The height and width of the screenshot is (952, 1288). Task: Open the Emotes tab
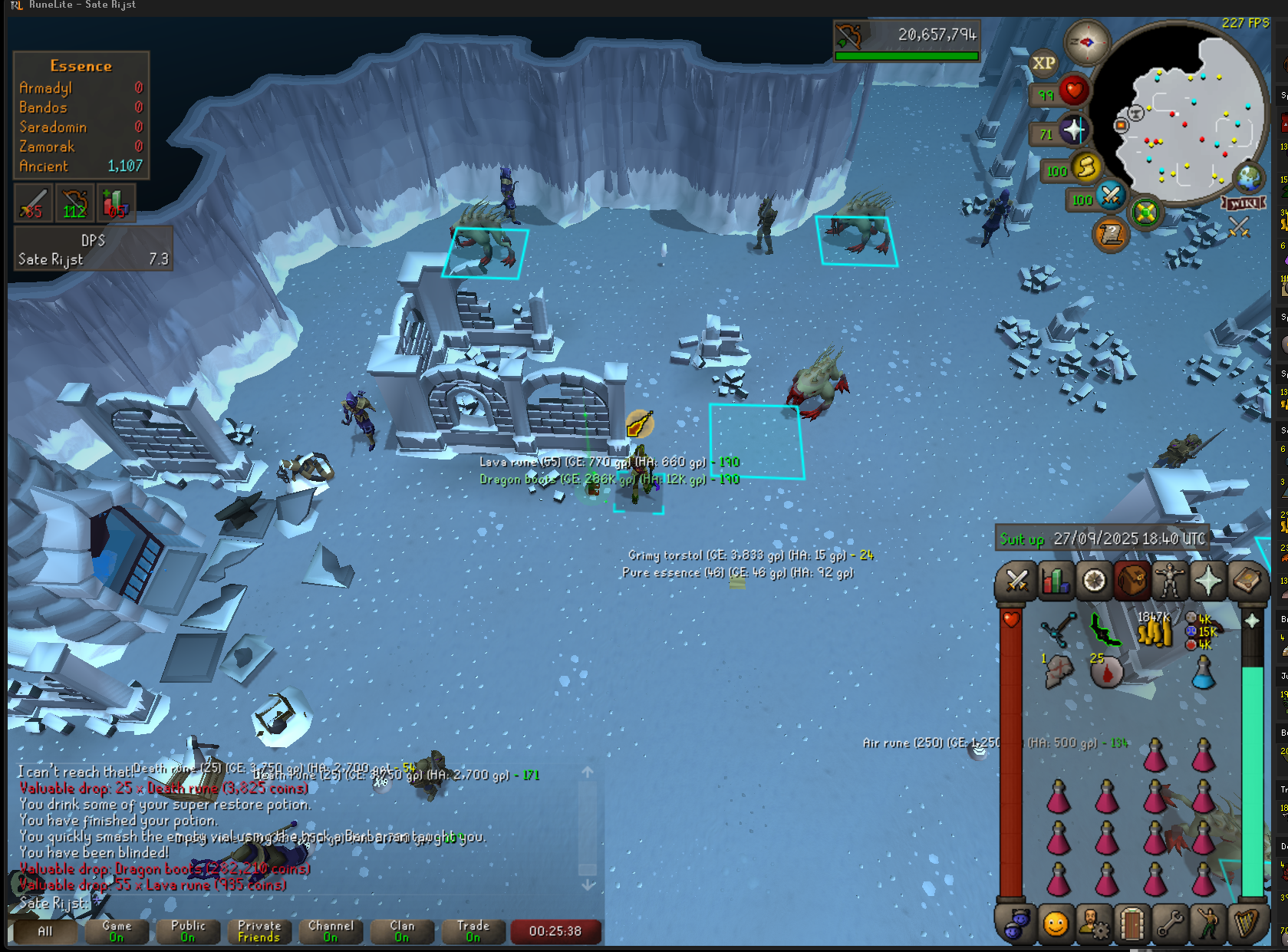(x=1208, y=924)
